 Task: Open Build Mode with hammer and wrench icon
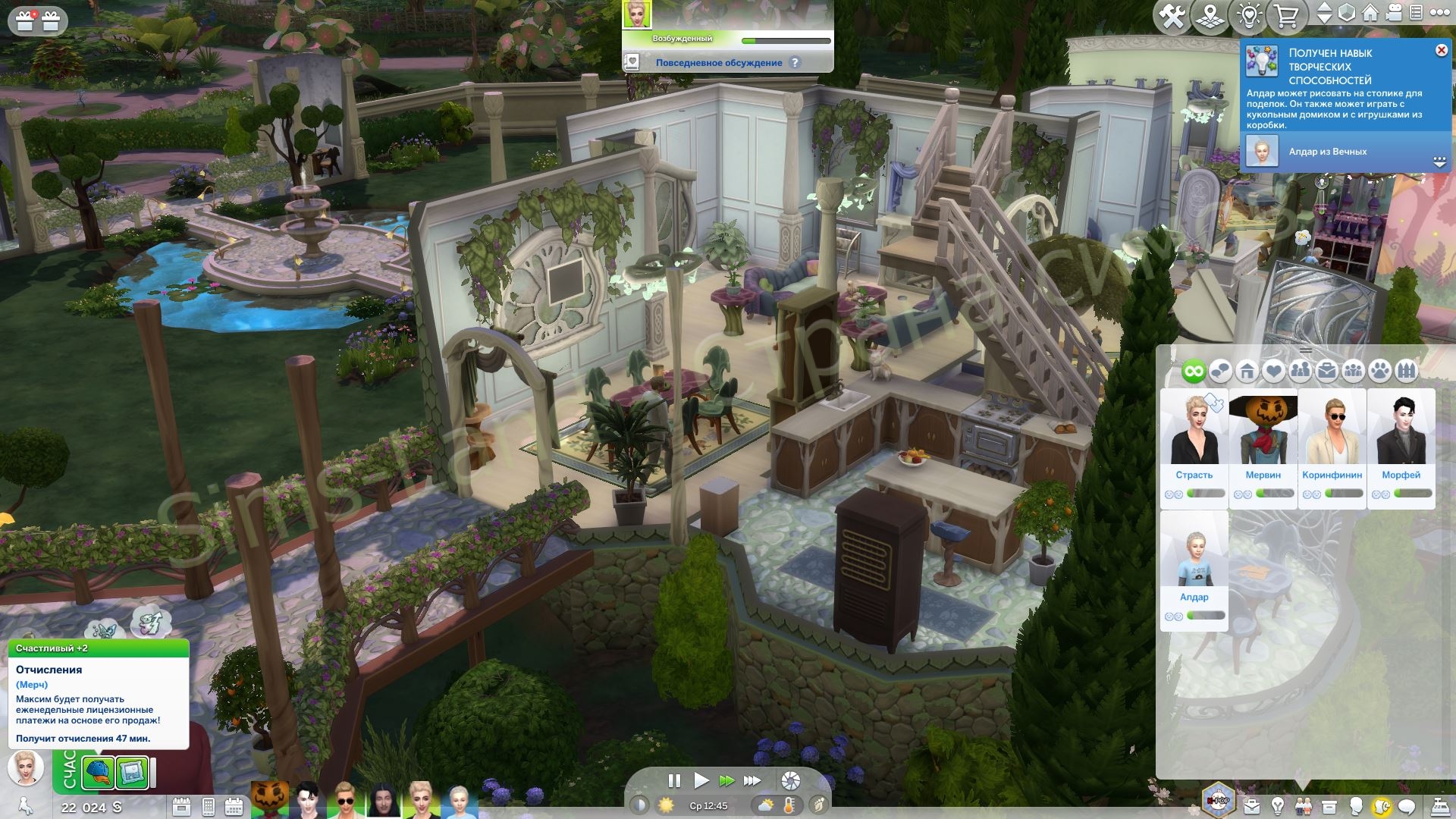pyautogui.click(x=1172, y=16)
